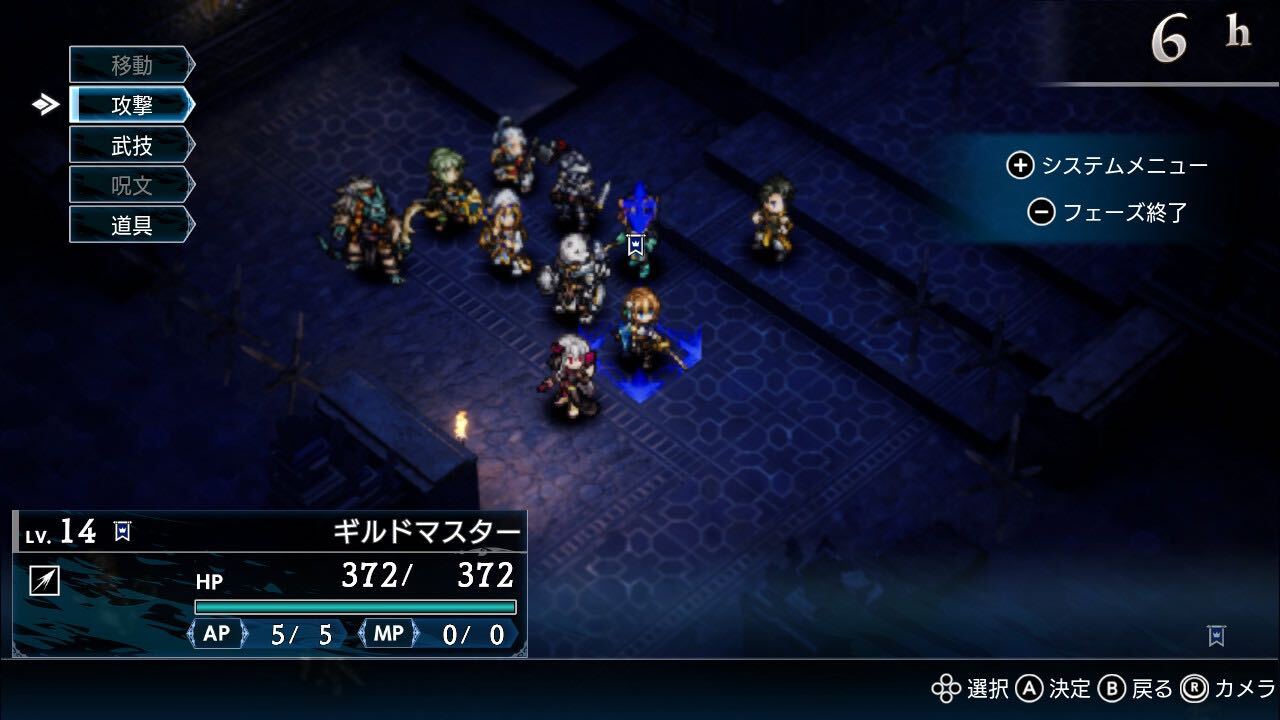Select the 移動 (Move) command
Viewport: 1280px width, 720px height.
131,66
